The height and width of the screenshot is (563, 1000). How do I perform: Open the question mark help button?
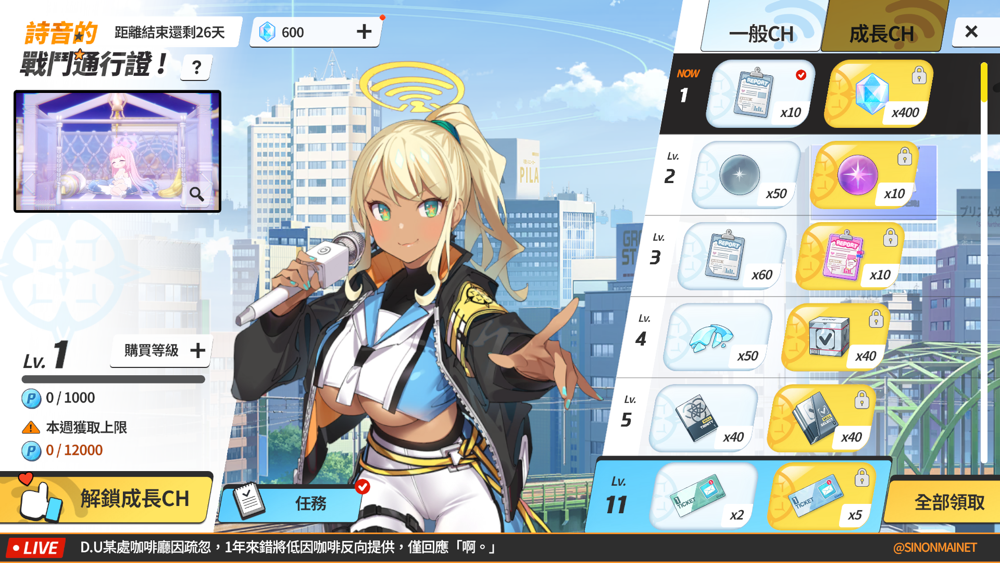196,67
